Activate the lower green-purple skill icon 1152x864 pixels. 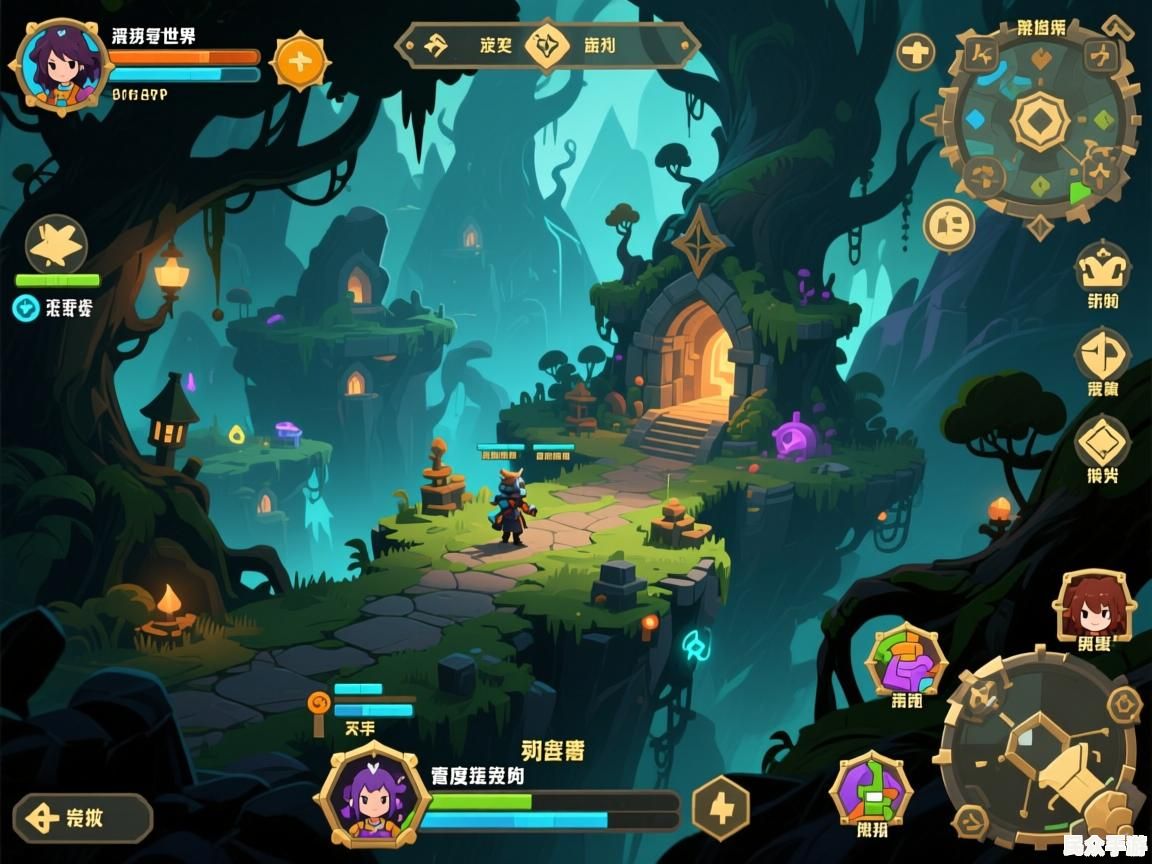[x=871, y=788]
